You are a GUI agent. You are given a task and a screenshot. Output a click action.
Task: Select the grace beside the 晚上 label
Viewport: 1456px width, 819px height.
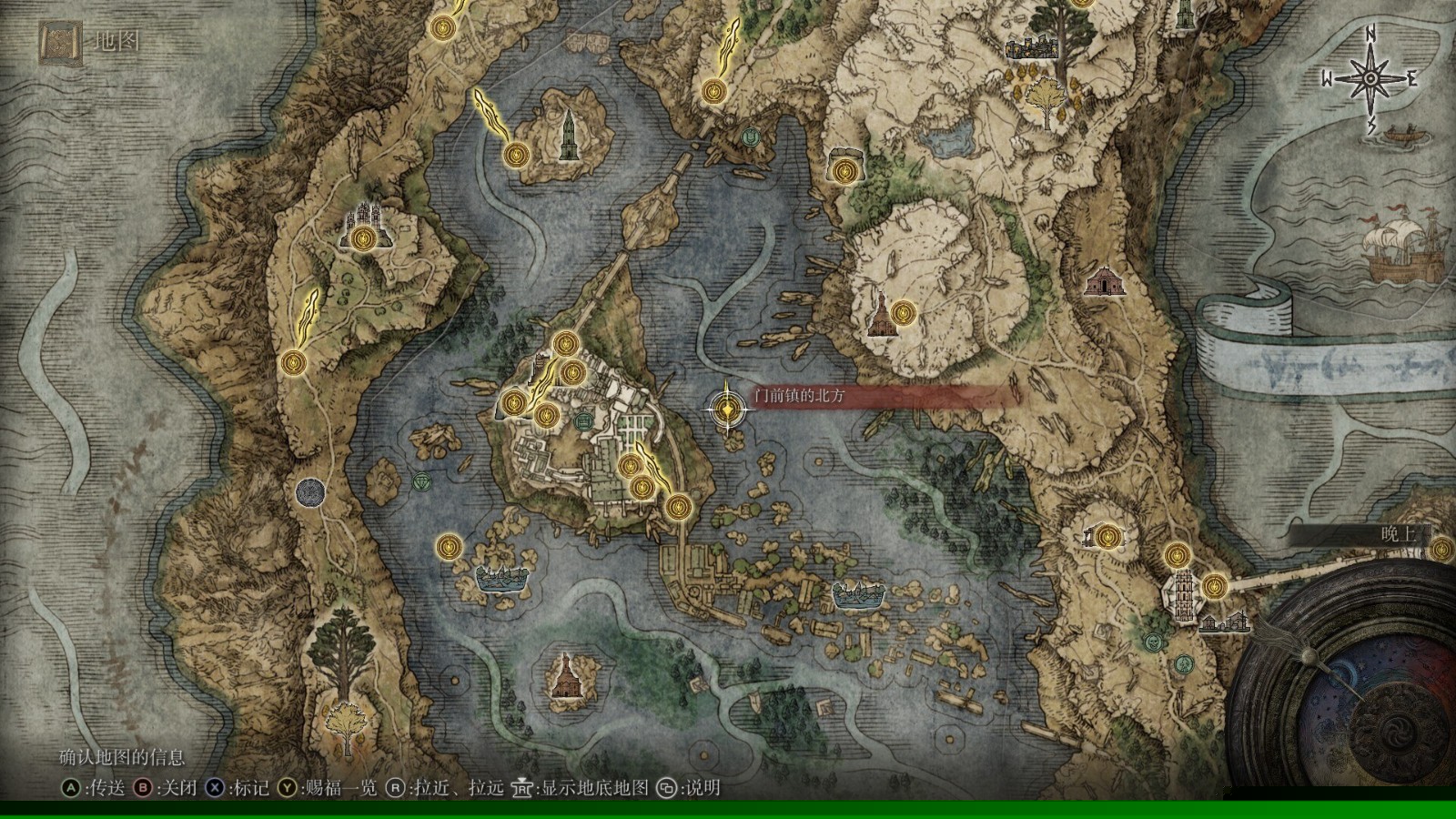tap(1441, 549)
